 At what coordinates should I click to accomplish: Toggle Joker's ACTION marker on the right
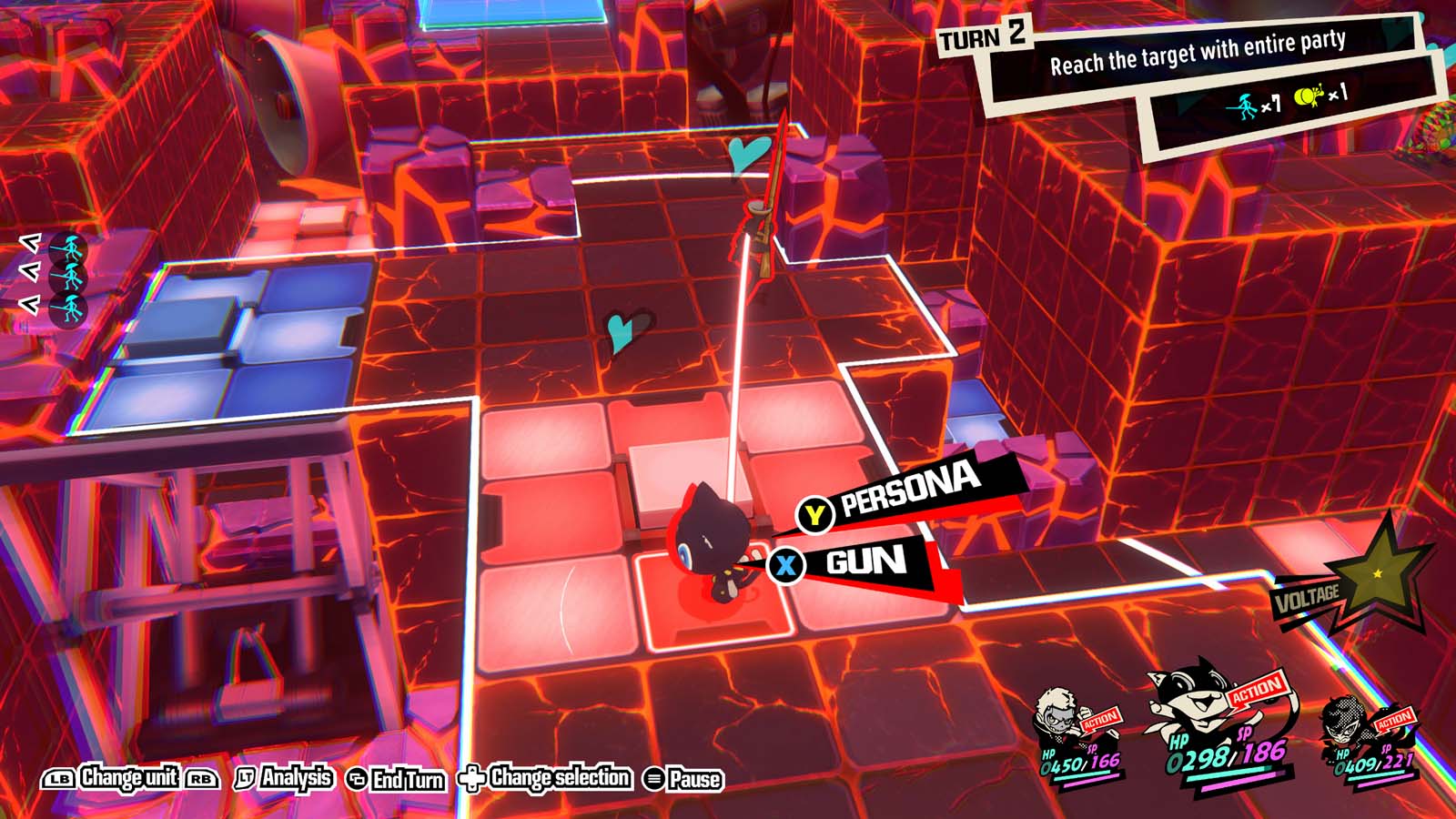(1393, 718)
